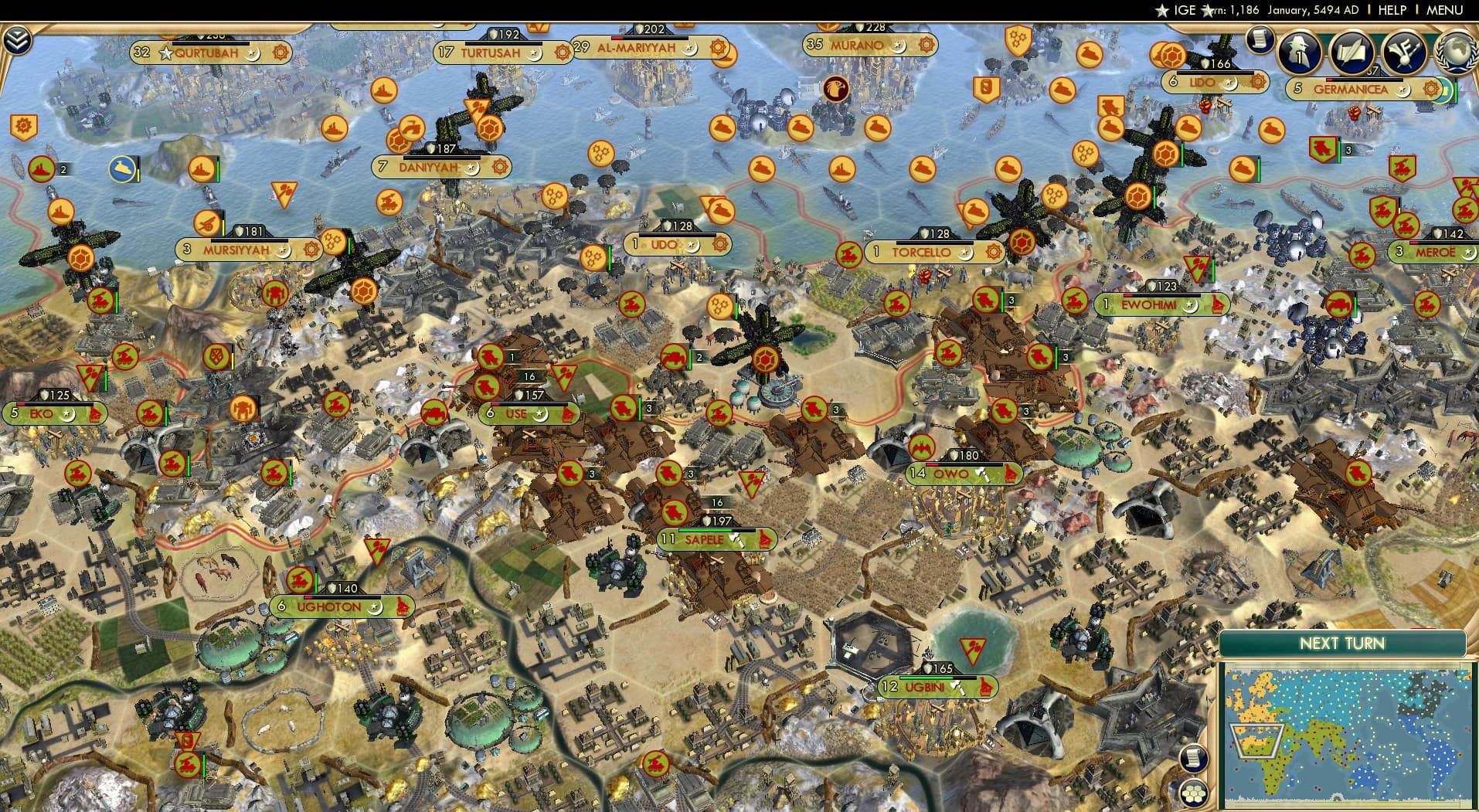Open the Espionage overview spy icon
The height and width of the screenshot is (812, 1479).
point(1299,54)
